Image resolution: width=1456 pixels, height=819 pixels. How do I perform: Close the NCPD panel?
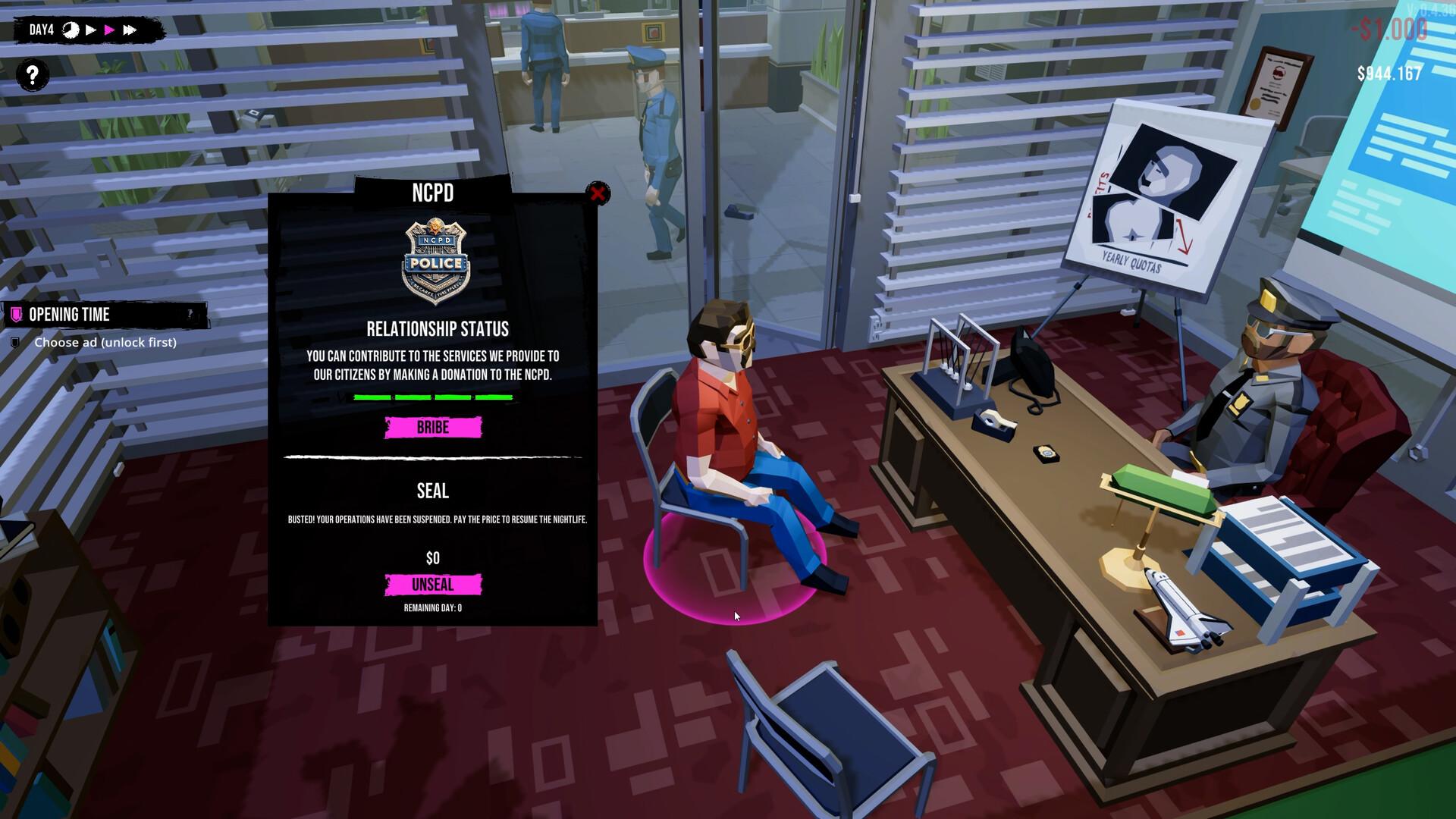pyautogui.click(x=598, y=193)
